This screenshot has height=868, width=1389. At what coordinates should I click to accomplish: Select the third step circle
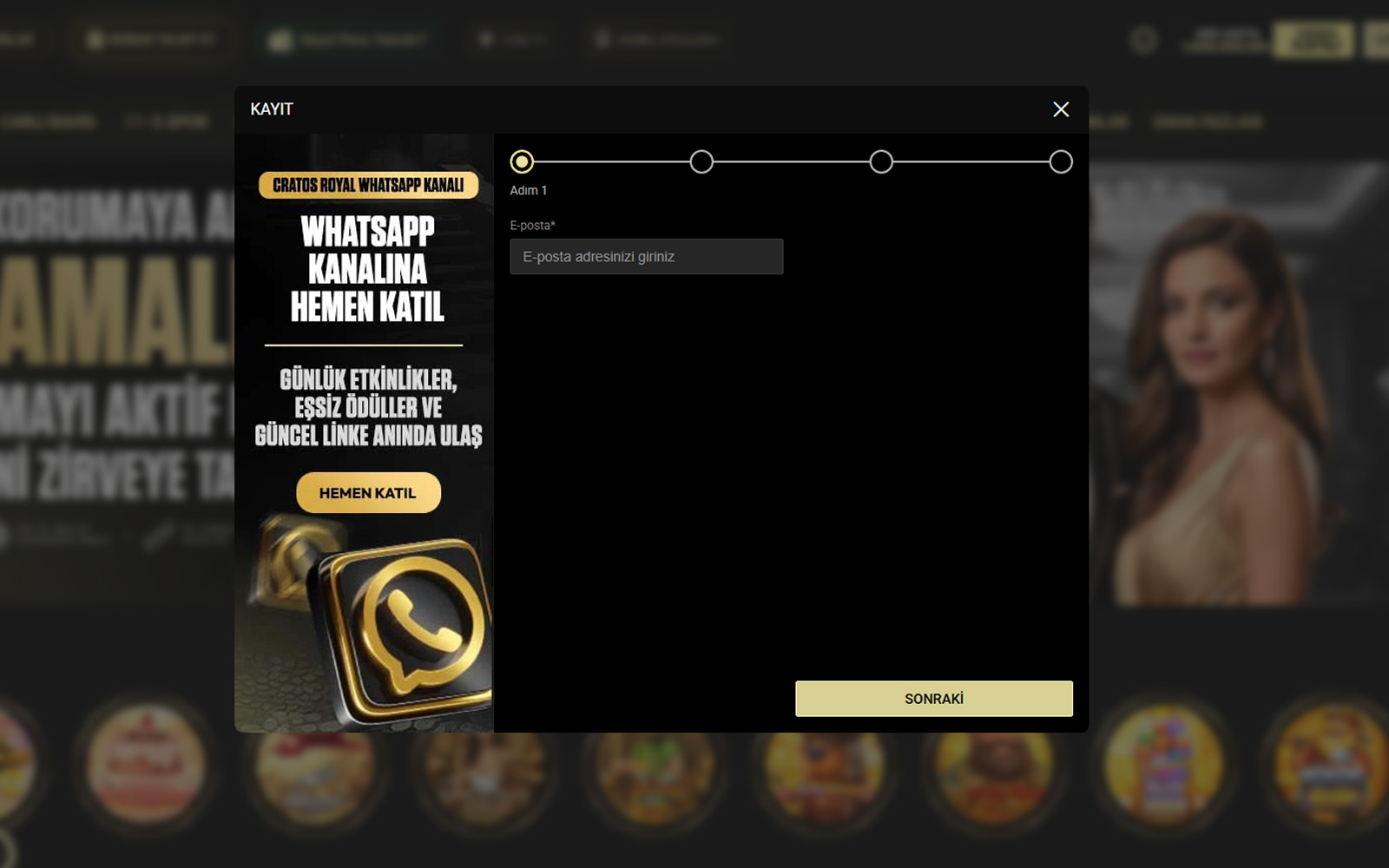(x=881, y=161)
